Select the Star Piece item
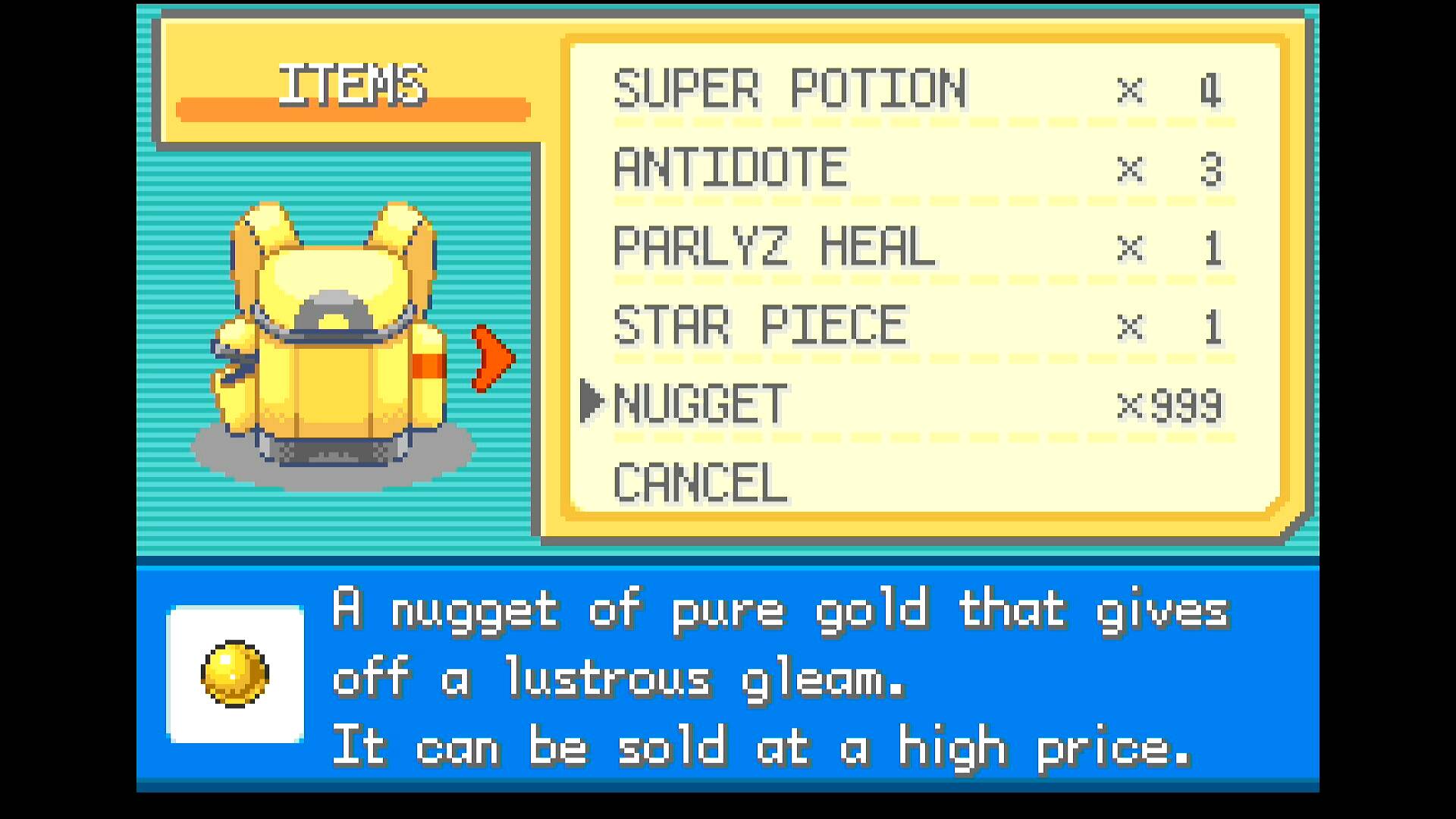Viewport: 1456px width, 819px height. [759, 326]
